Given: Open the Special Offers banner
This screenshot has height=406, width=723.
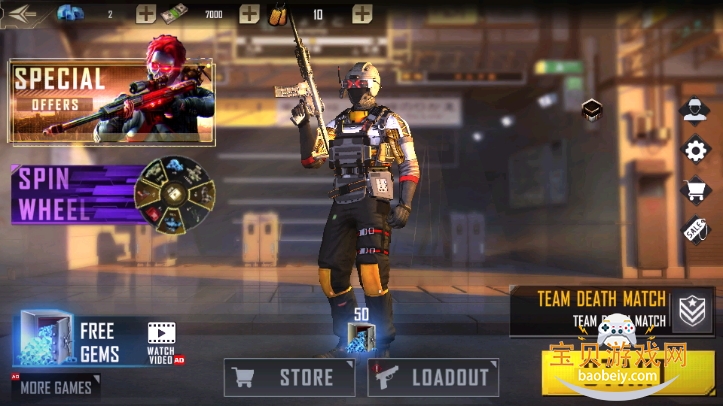Looking at the screenshot, I should tap(111, 101).
